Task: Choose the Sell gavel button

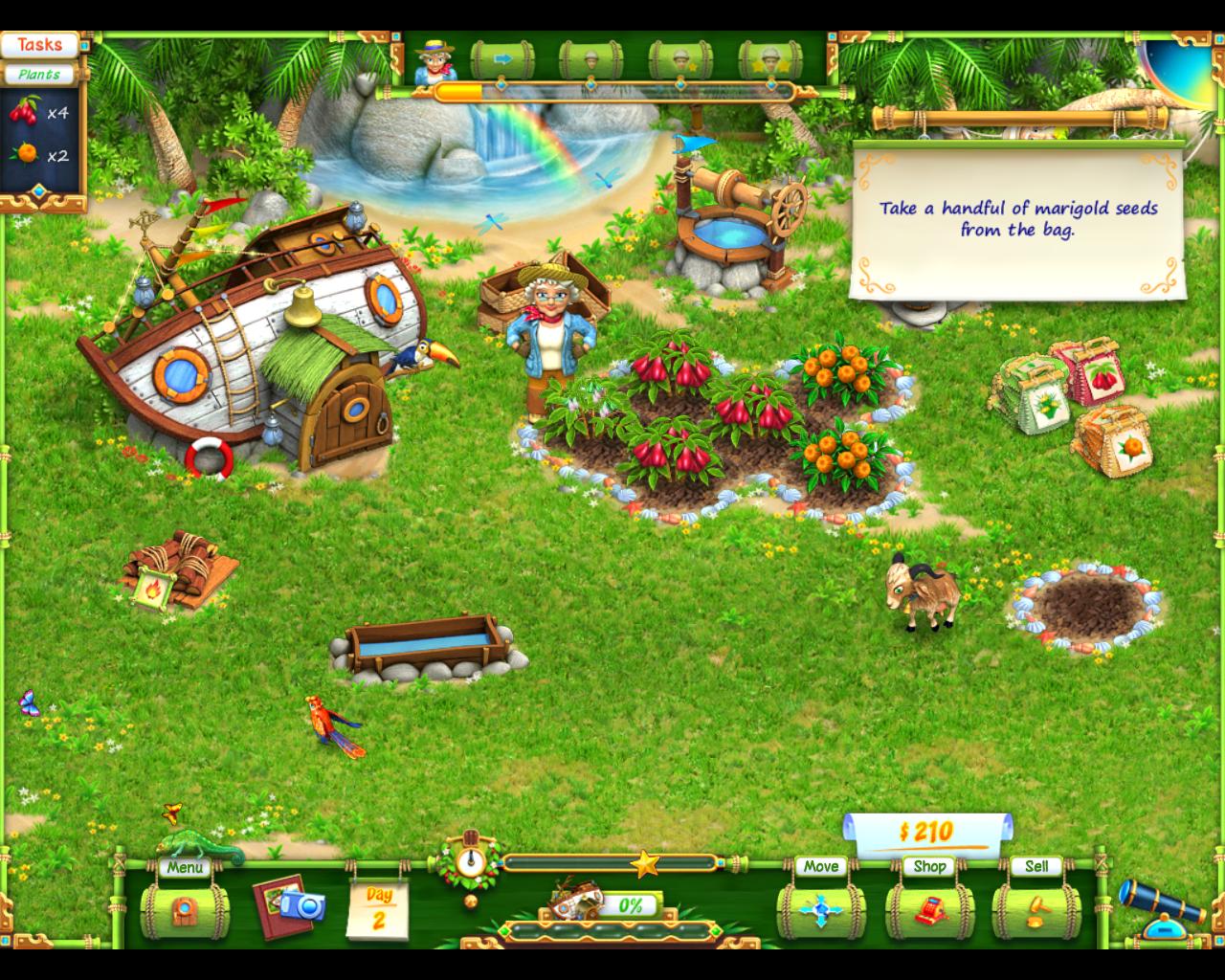Action: click(x=1036, y=910)
